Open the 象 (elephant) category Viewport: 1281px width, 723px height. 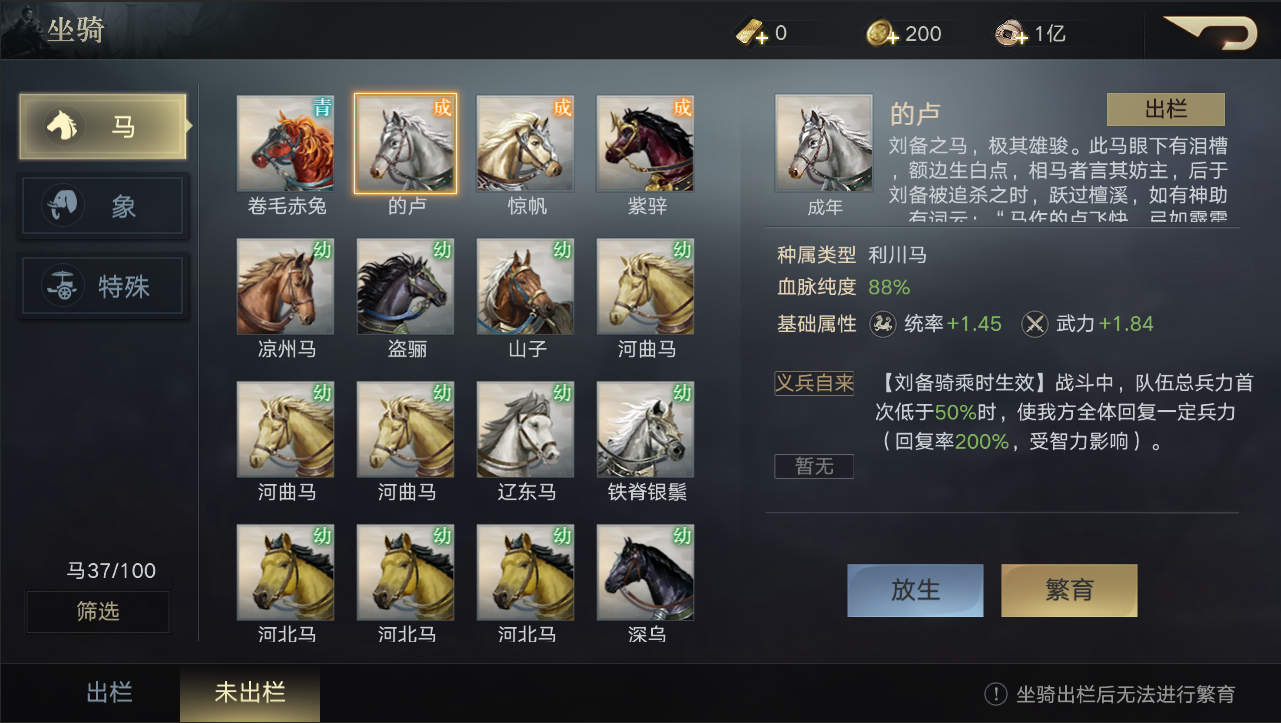coord(103,207)
